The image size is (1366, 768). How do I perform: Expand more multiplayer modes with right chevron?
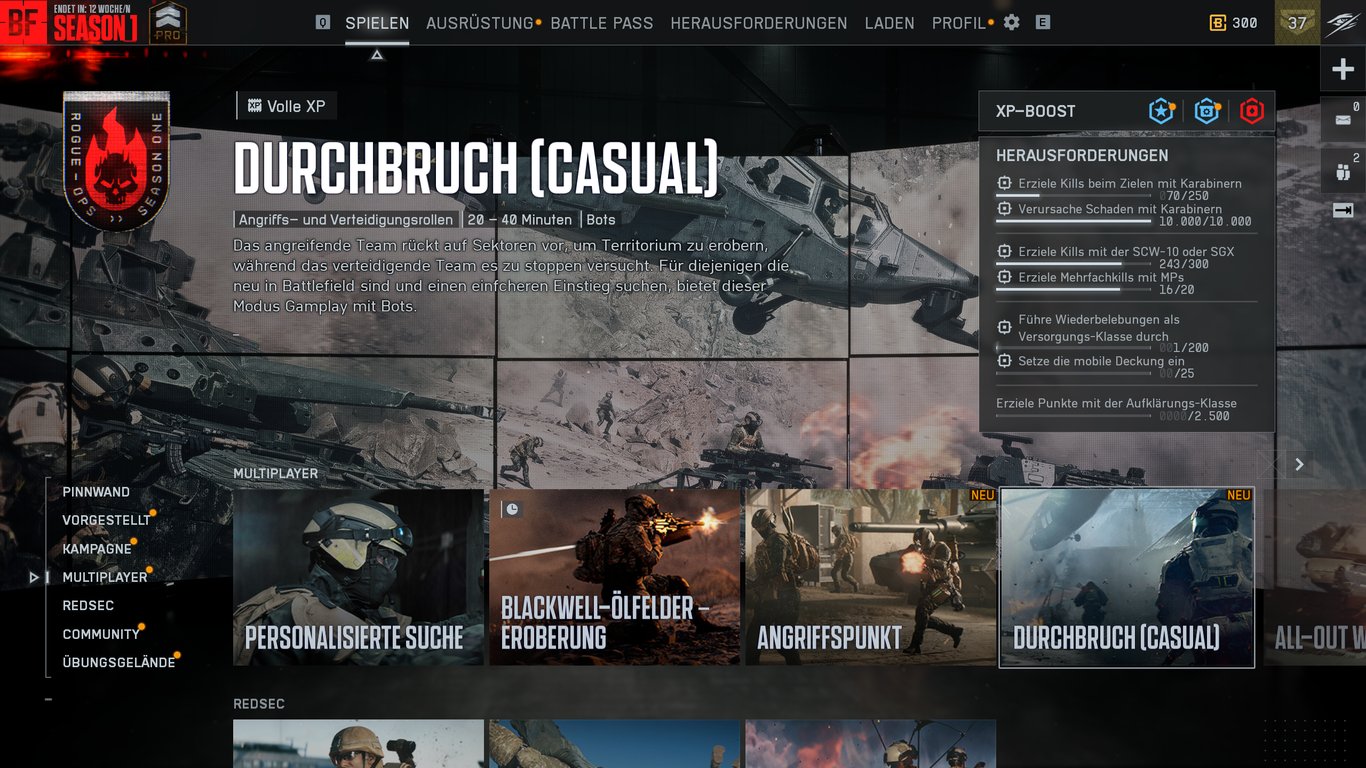tap(1299, 464)
